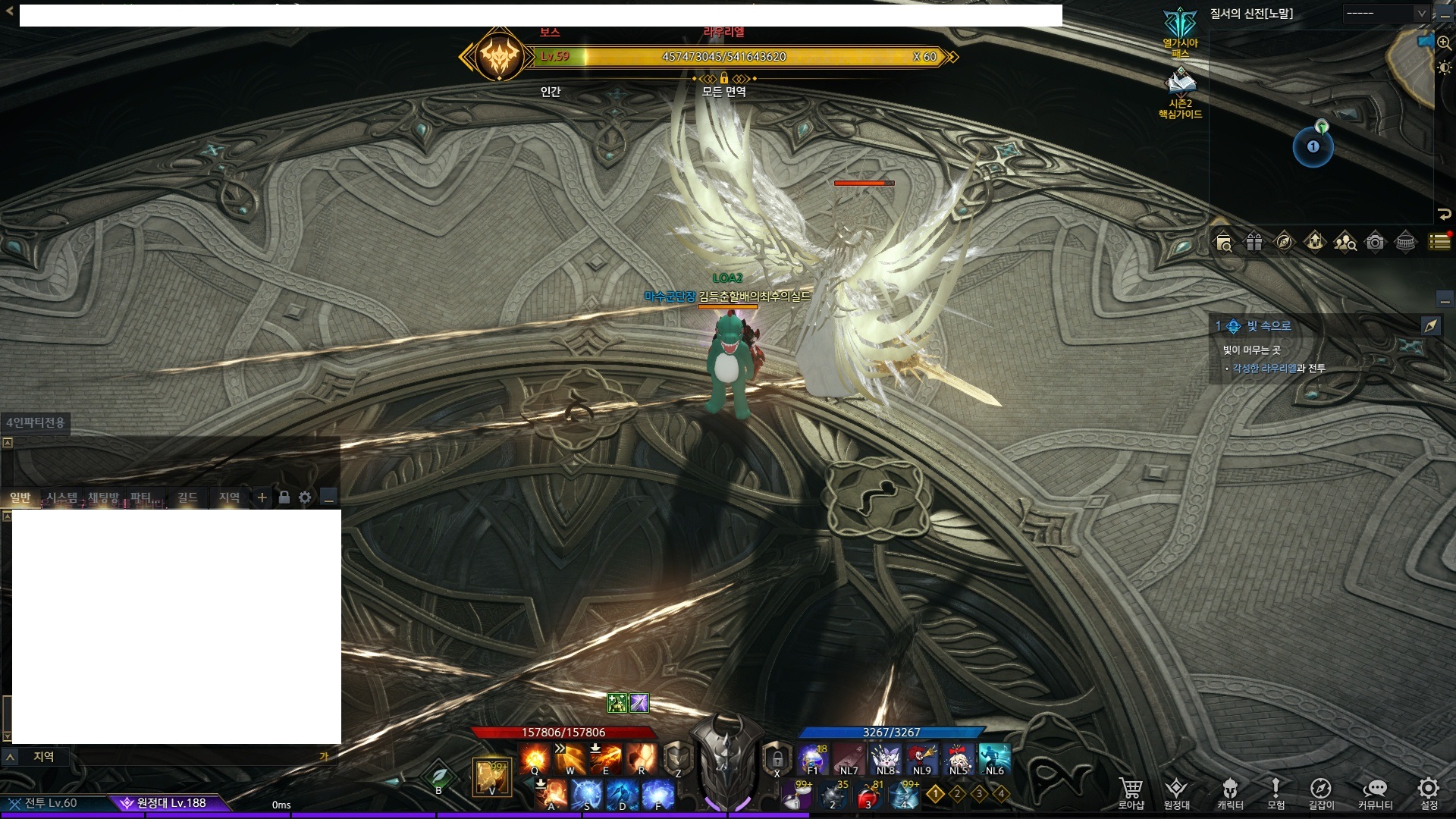Toggle the chat window lock
The image size is (1456, 819).
(x=284, y=497)
